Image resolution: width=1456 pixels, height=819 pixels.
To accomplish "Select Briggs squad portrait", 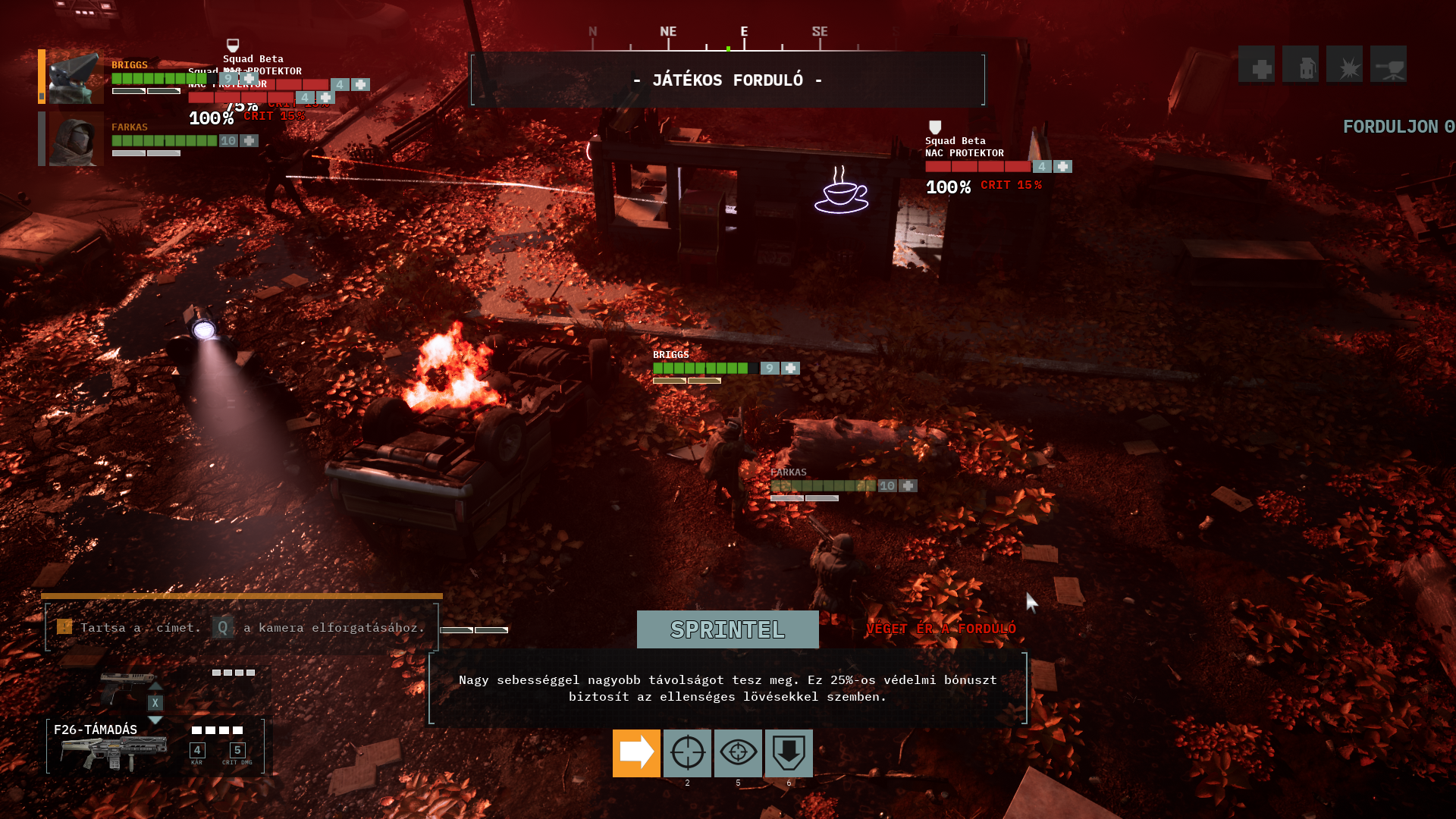I will coord(76,77).
